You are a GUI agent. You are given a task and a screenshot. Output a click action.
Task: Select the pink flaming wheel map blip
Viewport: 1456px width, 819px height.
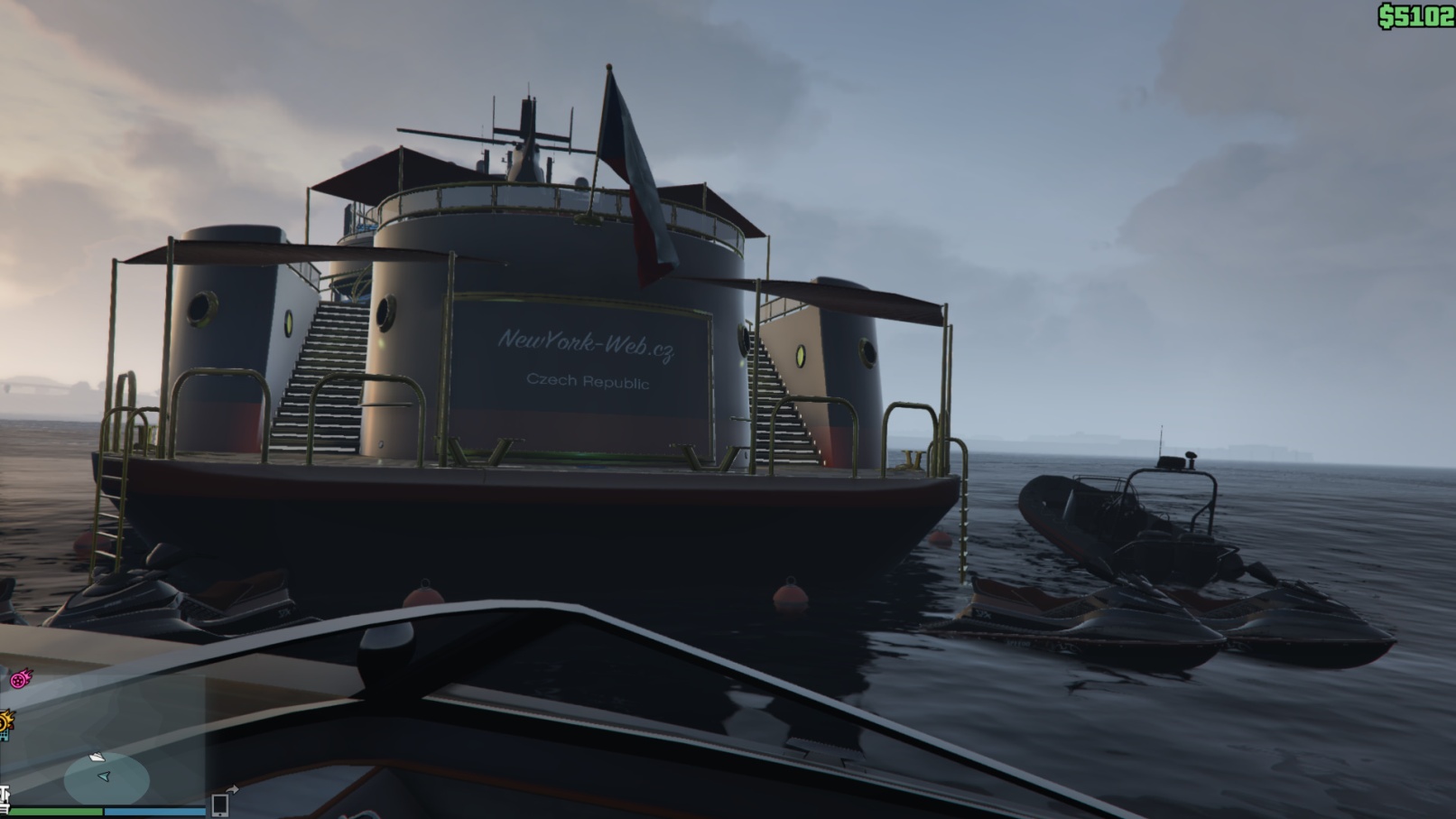pyautogui.click(x=19, y=678)
